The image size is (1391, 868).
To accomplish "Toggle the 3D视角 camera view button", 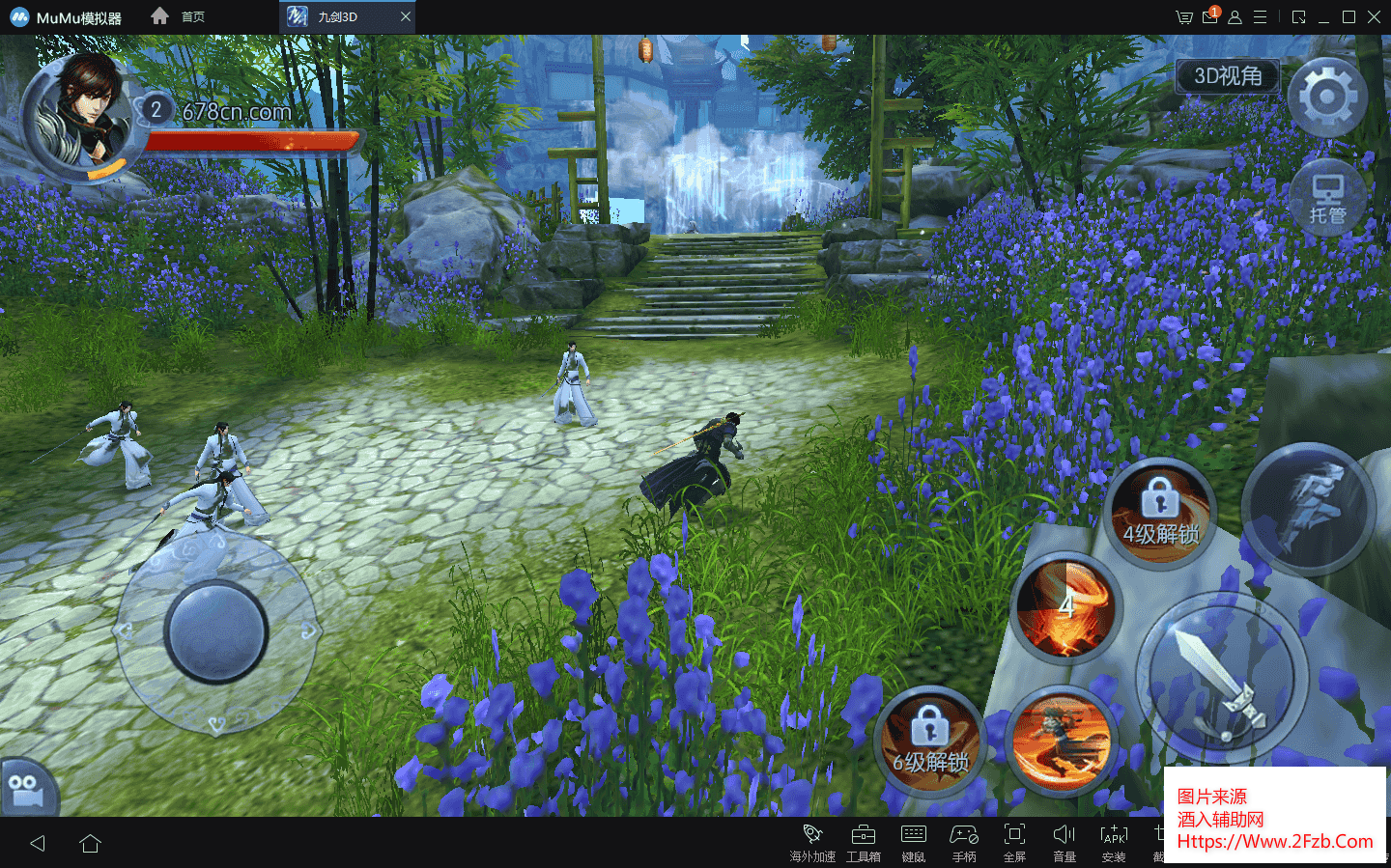I will click(x=1227, y=76).
